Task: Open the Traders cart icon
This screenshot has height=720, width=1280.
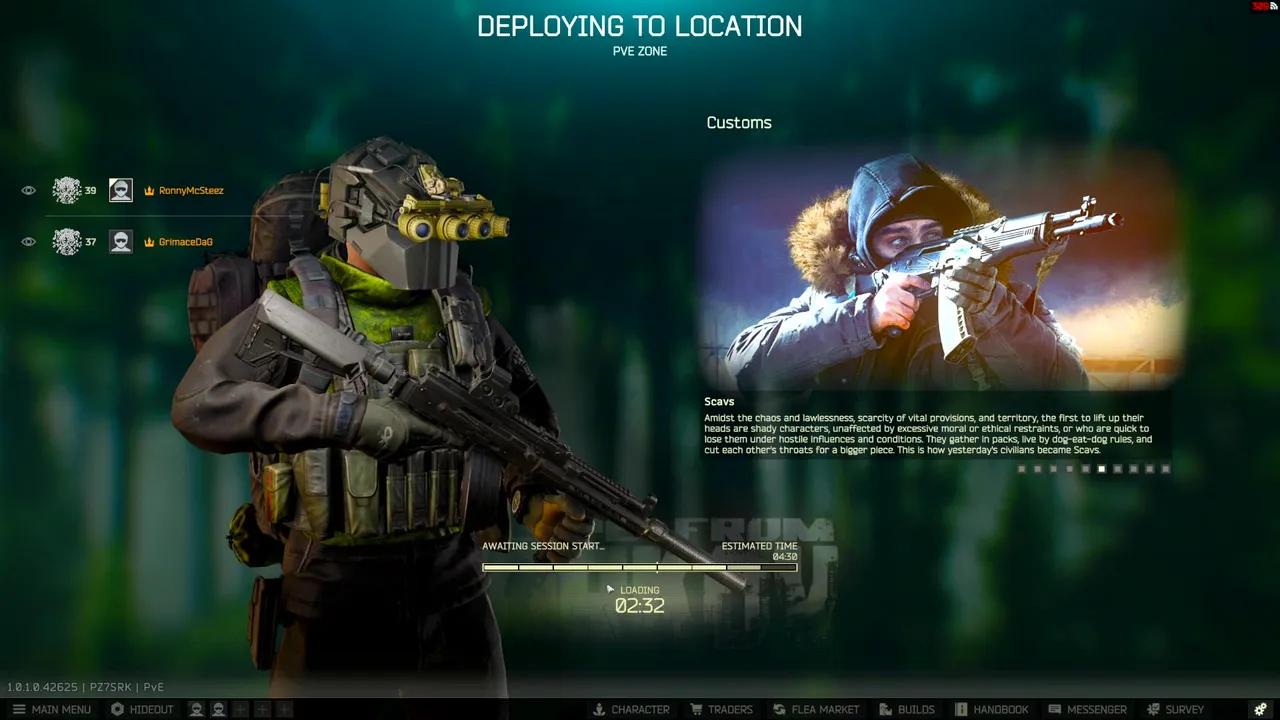Action: tap(696, 709)
